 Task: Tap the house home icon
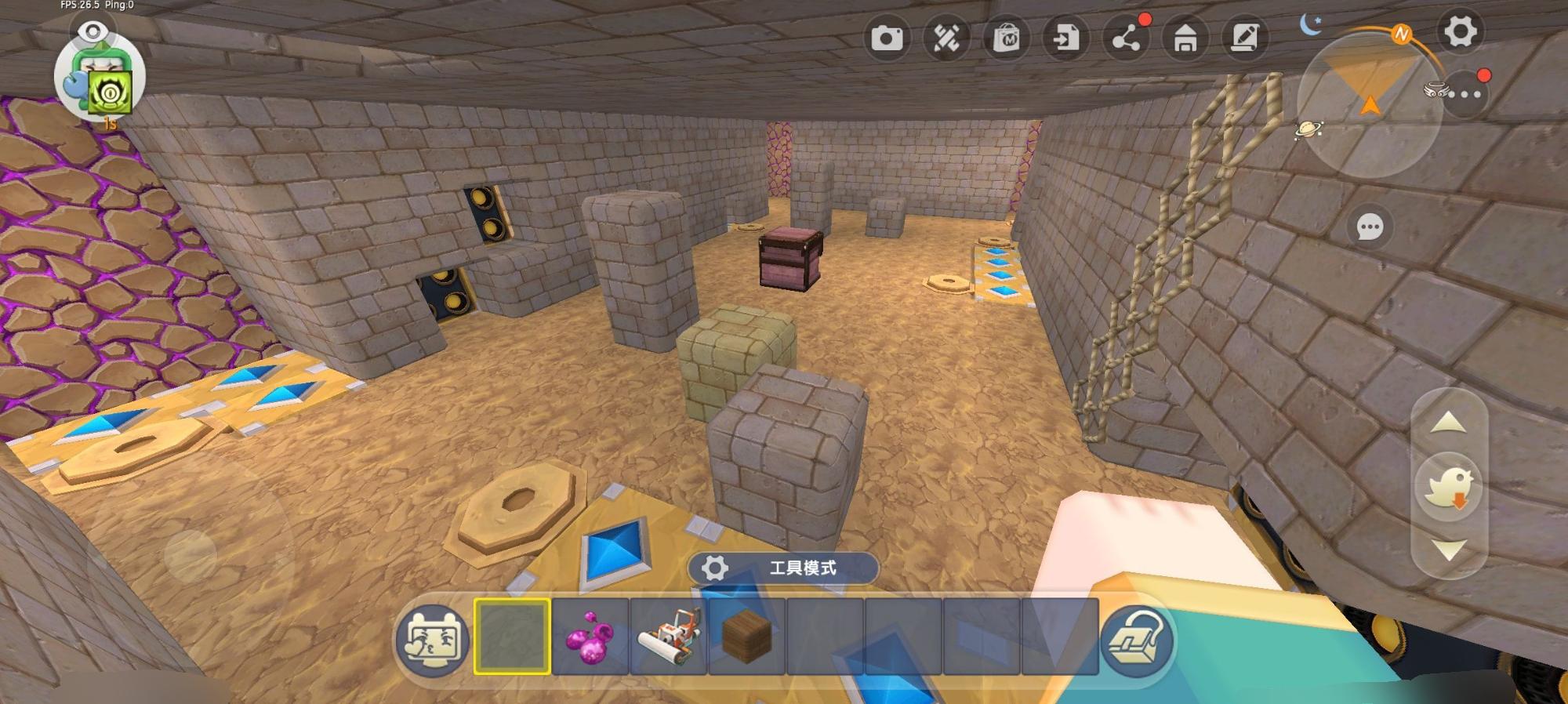tap(1185, 38)
